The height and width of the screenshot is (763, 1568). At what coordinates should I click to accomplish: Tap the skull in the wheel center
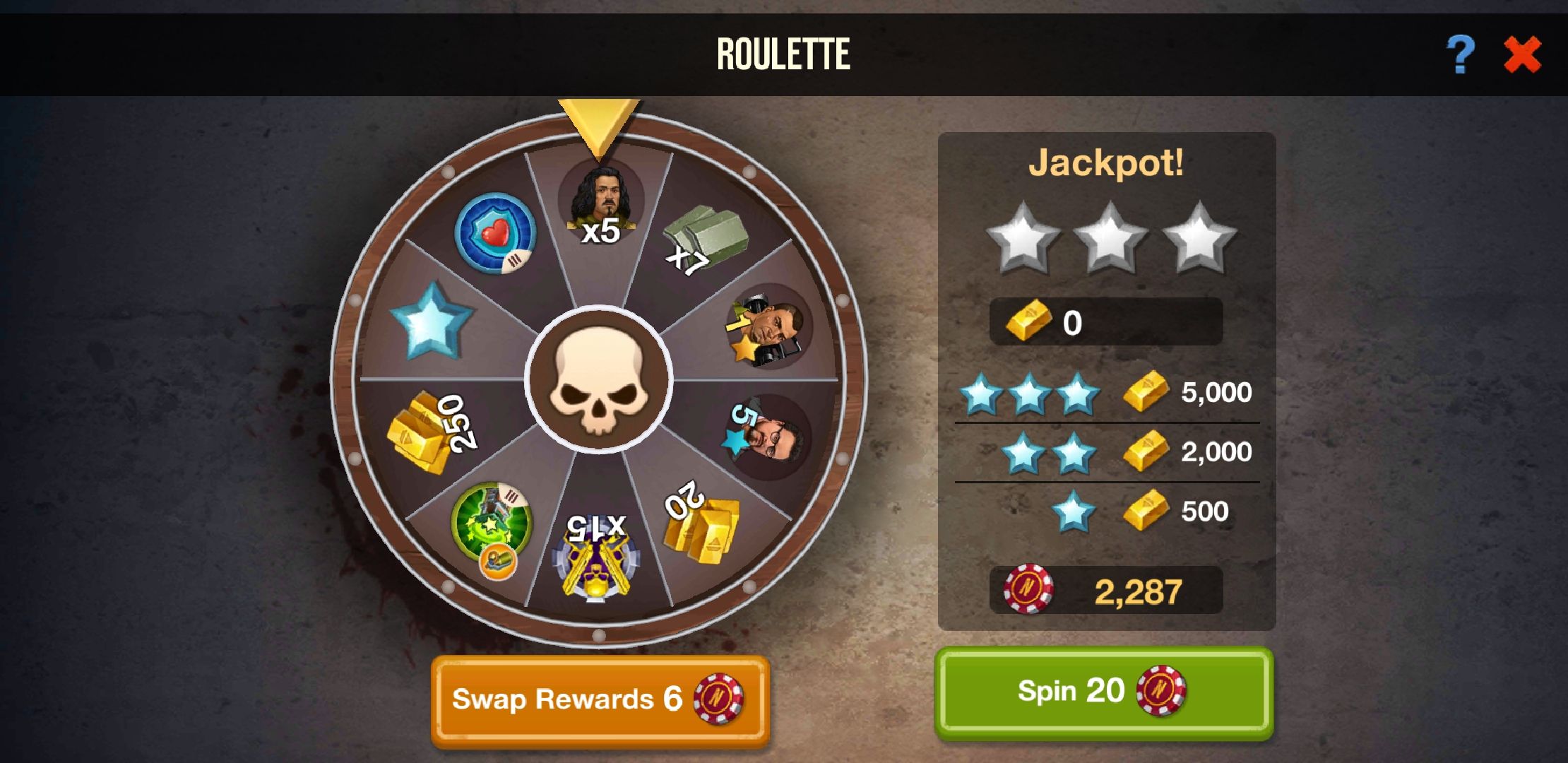tap(598, 381)
